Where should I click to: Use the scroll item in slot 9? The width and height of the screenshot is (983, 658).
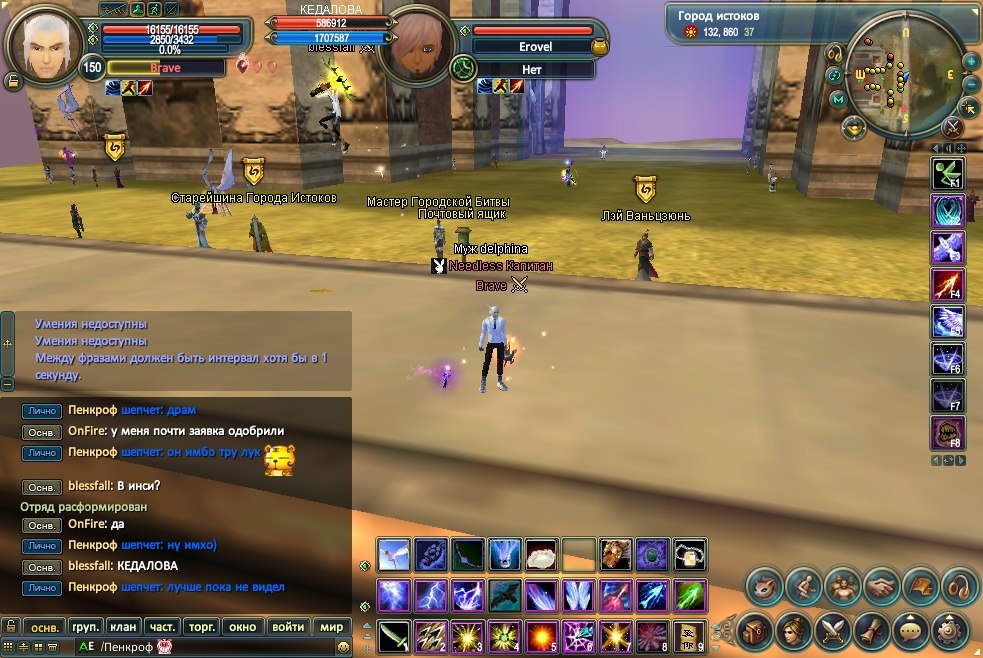(x=690, y=634)
